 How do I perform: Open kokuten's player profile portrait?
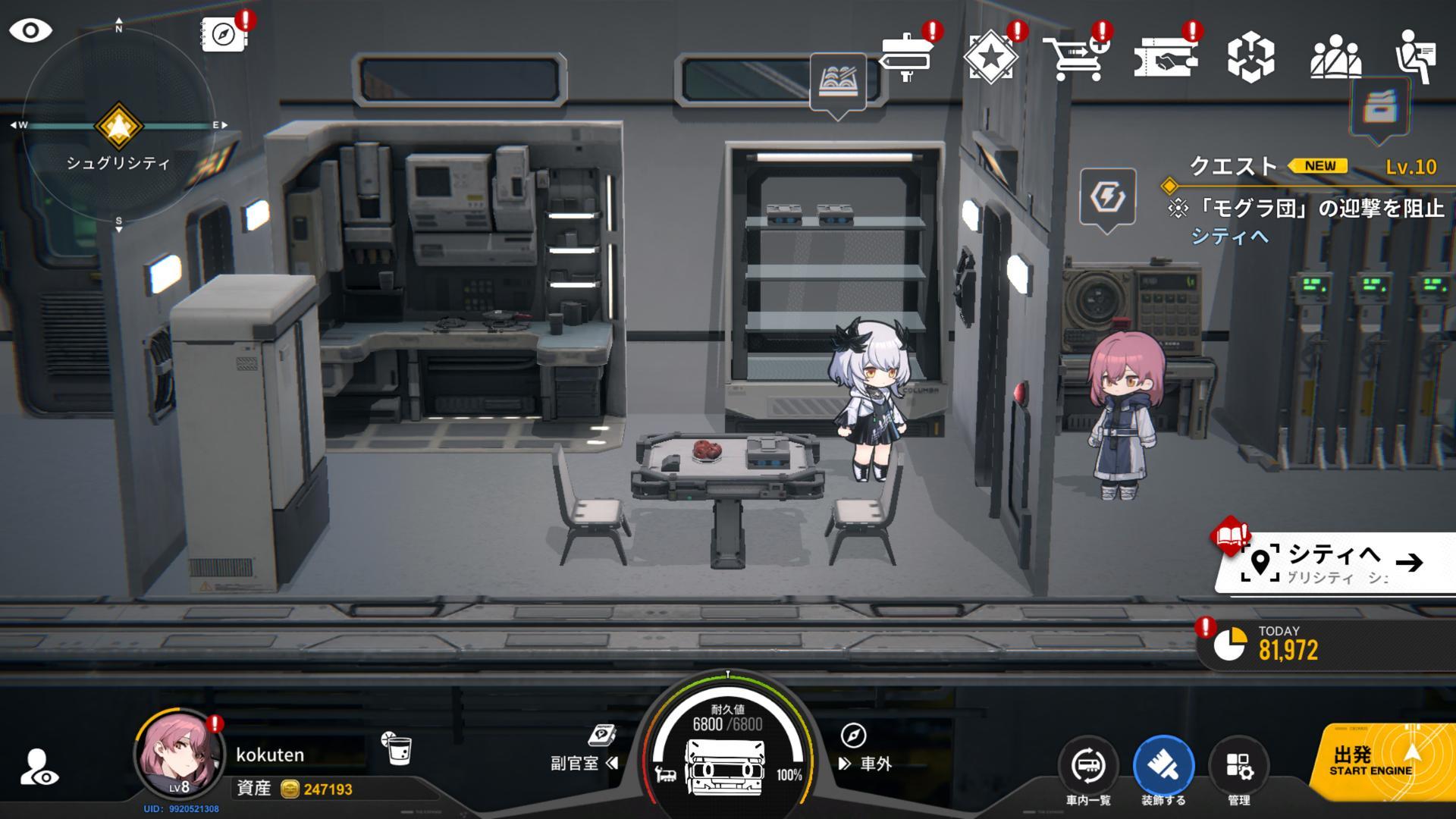179,754
